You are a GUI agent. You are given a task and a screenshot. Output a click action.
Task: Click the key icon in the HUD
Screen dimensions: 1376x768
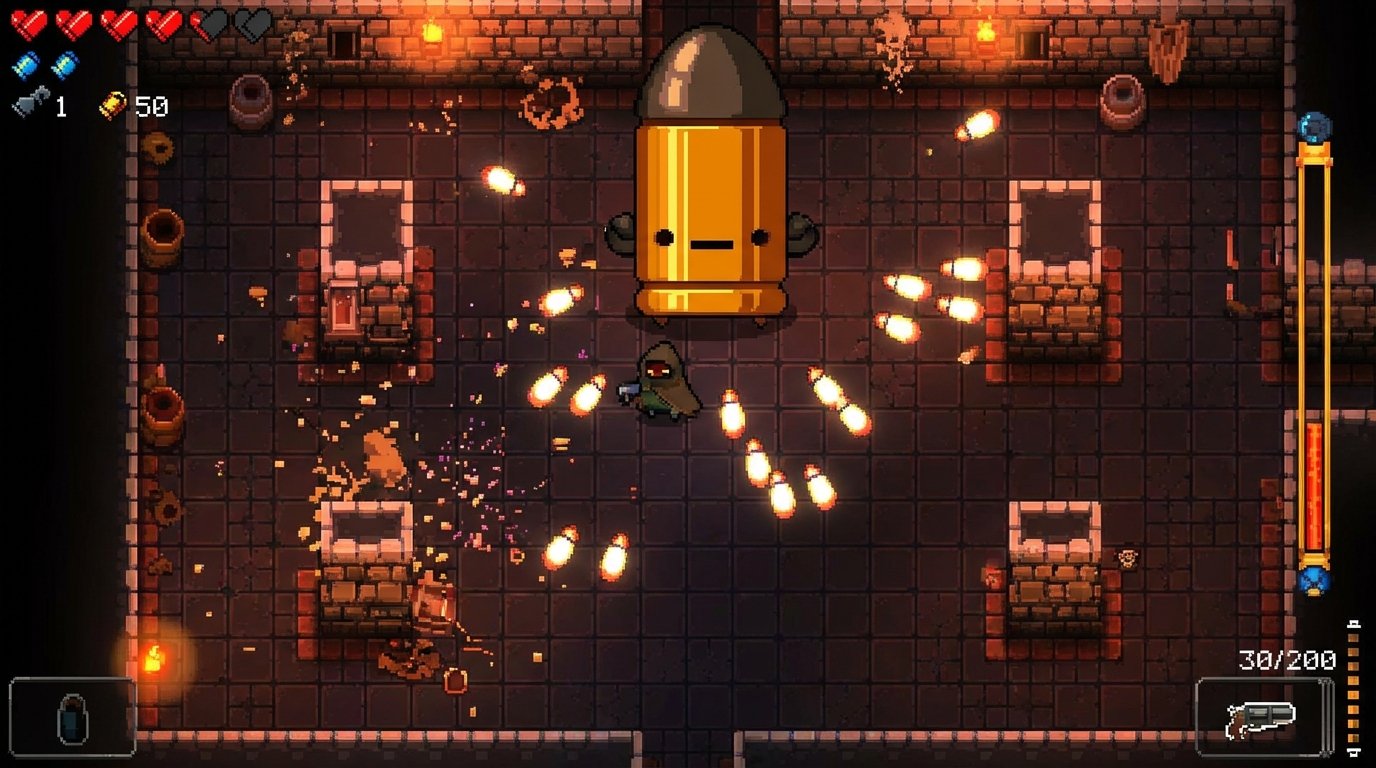29,104
